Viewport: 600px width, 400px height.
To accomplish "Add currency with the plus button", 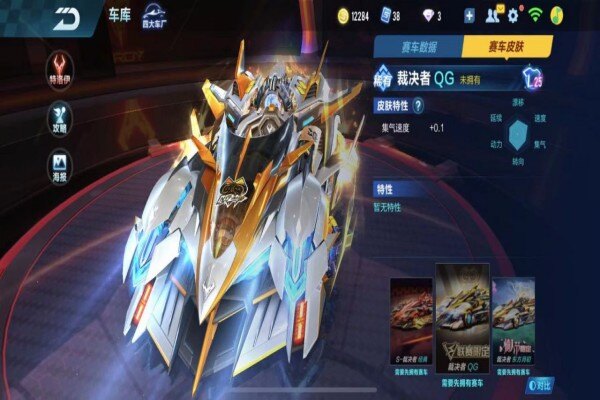I will point(469,16).
